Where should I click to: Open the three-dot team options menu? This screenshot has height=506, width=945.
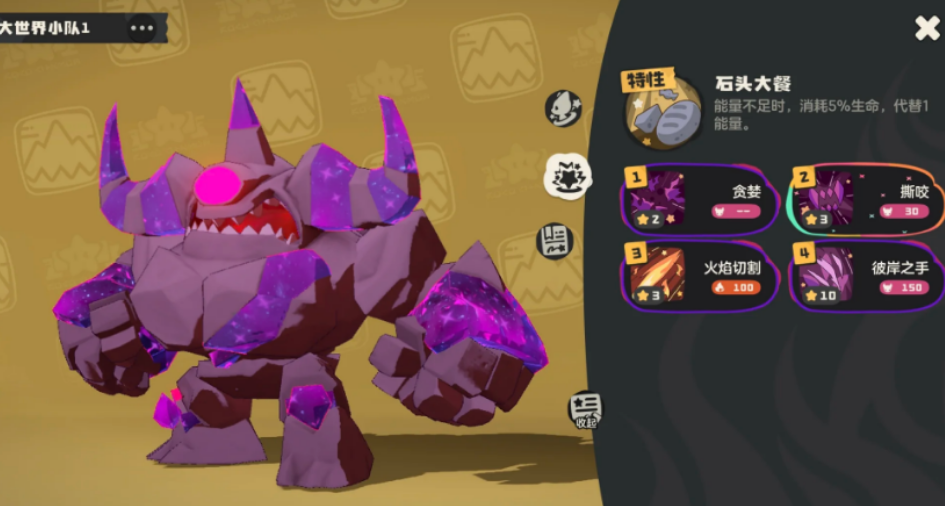(x=142, y=28)
